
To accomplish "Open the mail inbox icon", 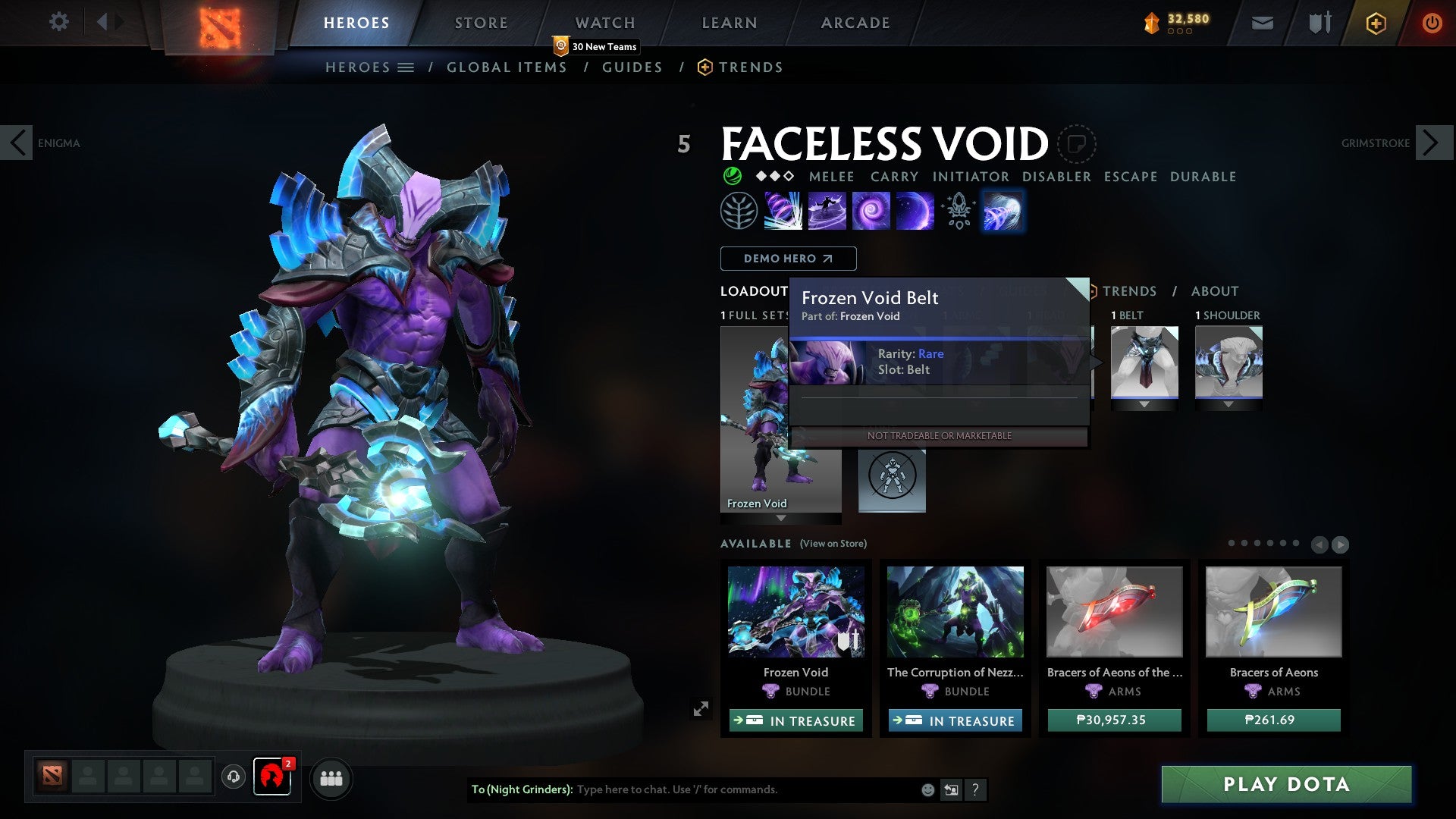I will tap(1262, 23).
